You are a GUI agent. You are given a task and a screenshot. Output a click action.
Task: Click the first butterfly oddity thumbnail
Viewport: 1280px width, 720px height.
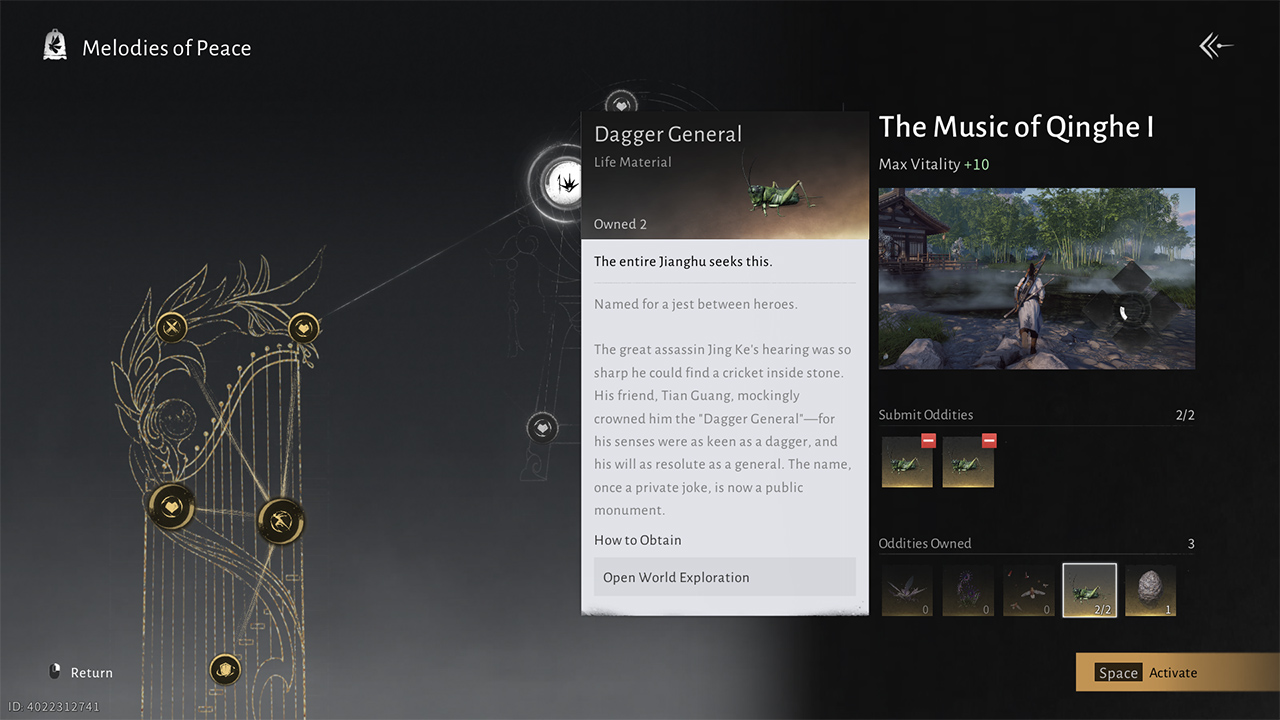tap(906, 590)
